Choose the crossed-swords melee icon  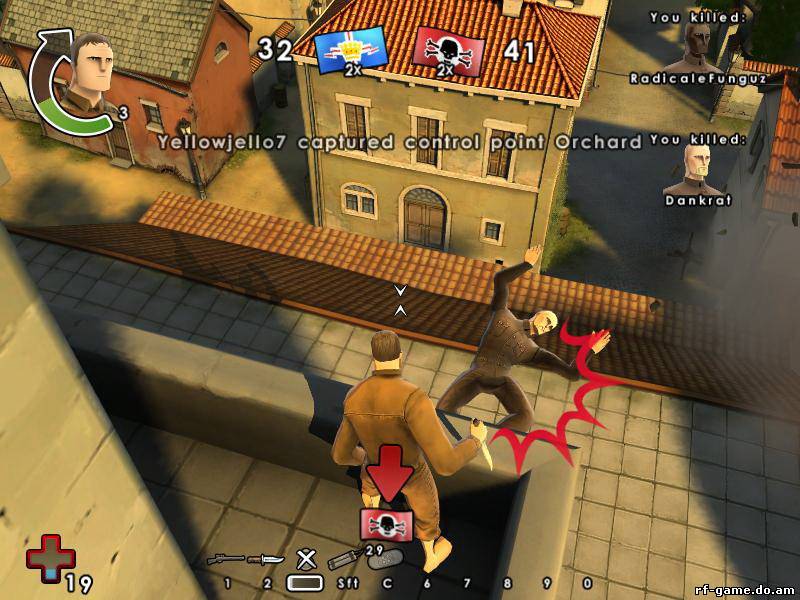[305, 558]
